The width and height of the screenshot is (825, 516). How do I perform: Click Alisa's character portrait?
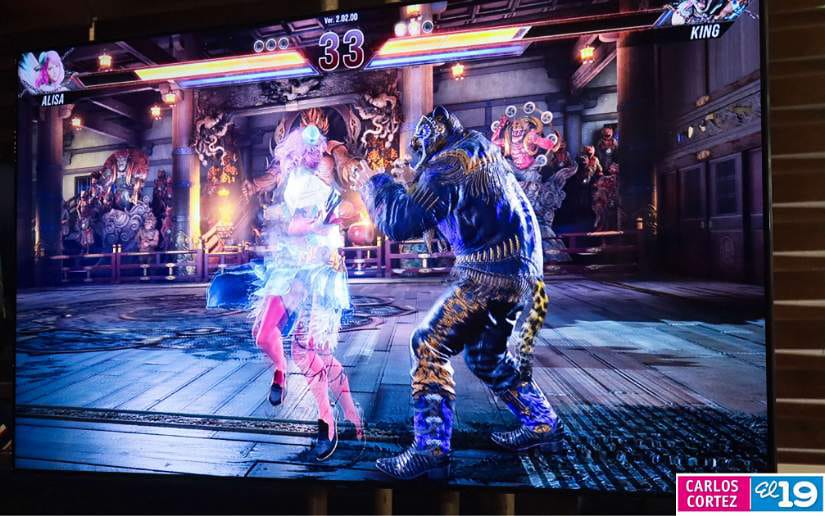pos(43,70)
